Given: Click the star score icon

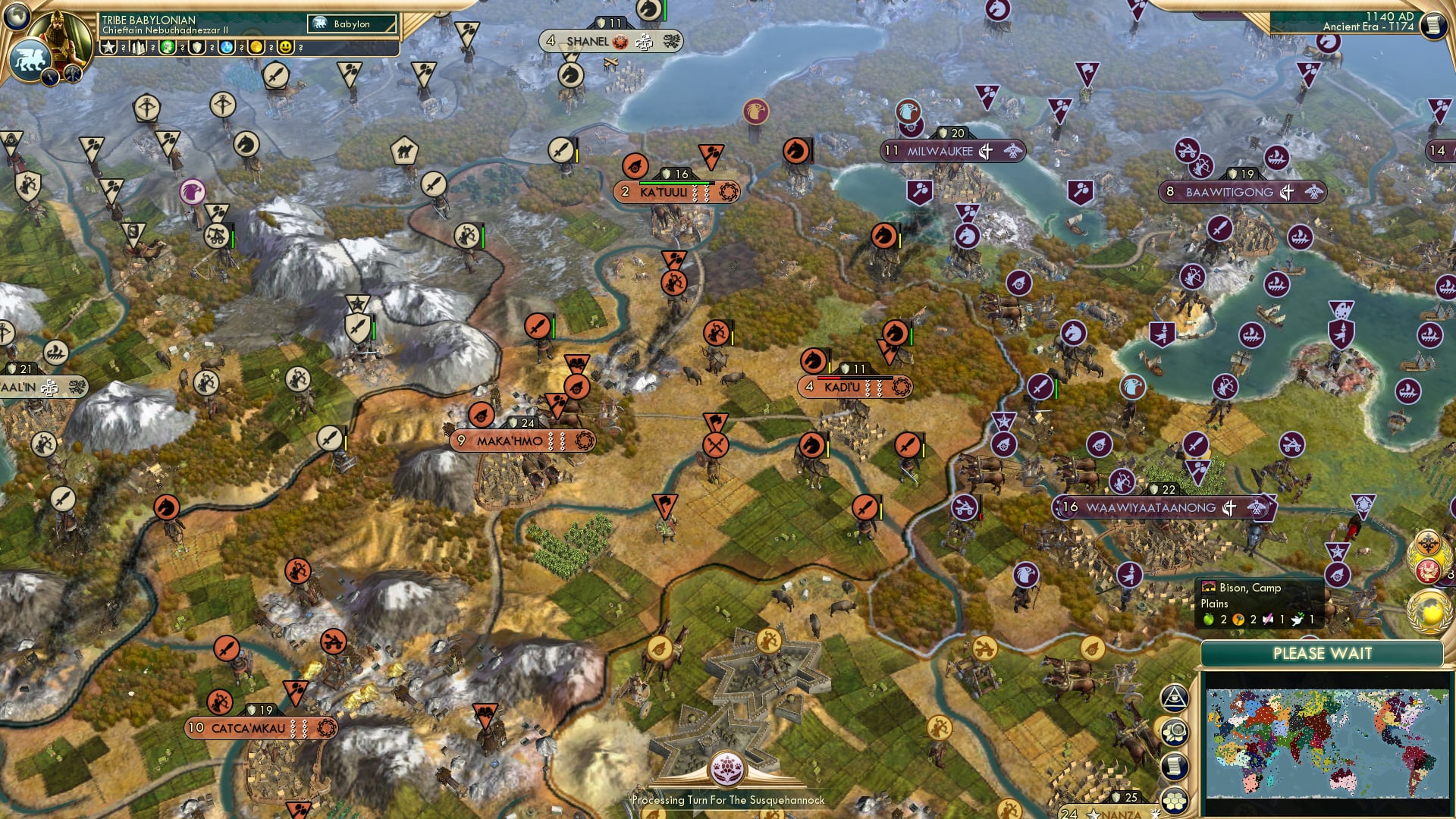Looking at the screenshot, I should coord(108,48).
